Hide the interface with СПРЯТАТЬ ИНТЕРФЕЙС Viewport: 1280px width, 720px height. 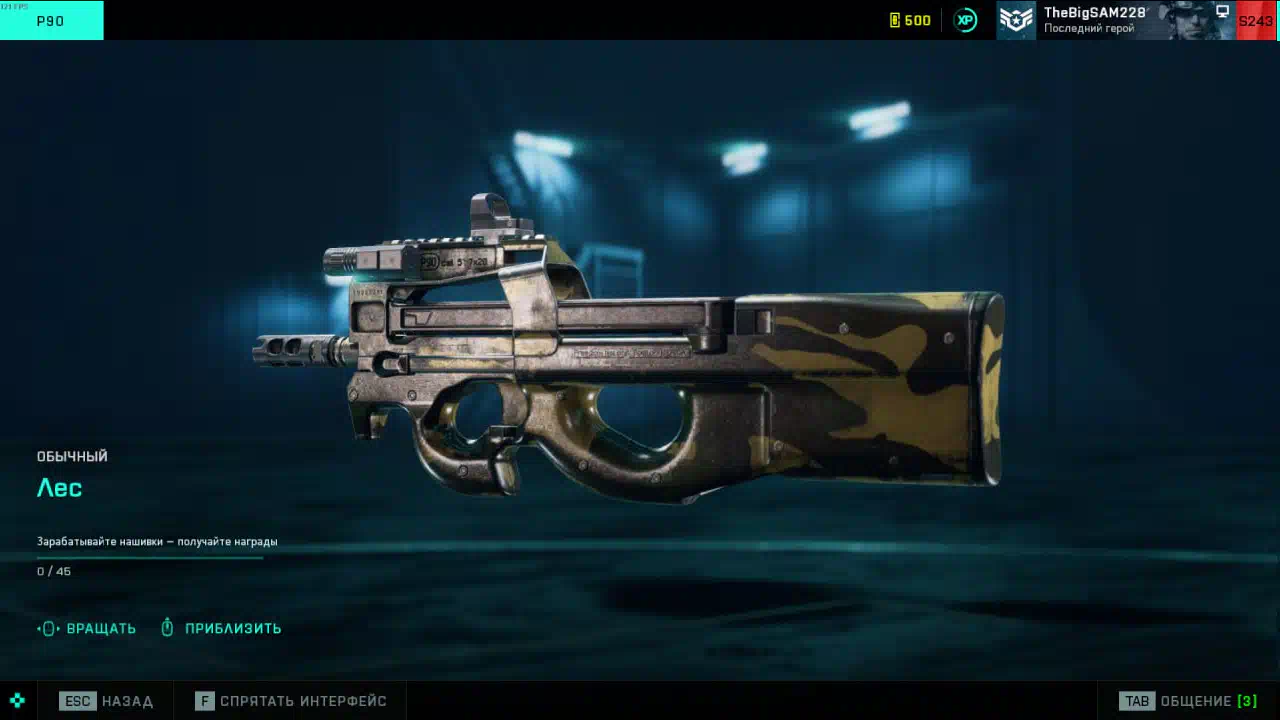point(291,701)
